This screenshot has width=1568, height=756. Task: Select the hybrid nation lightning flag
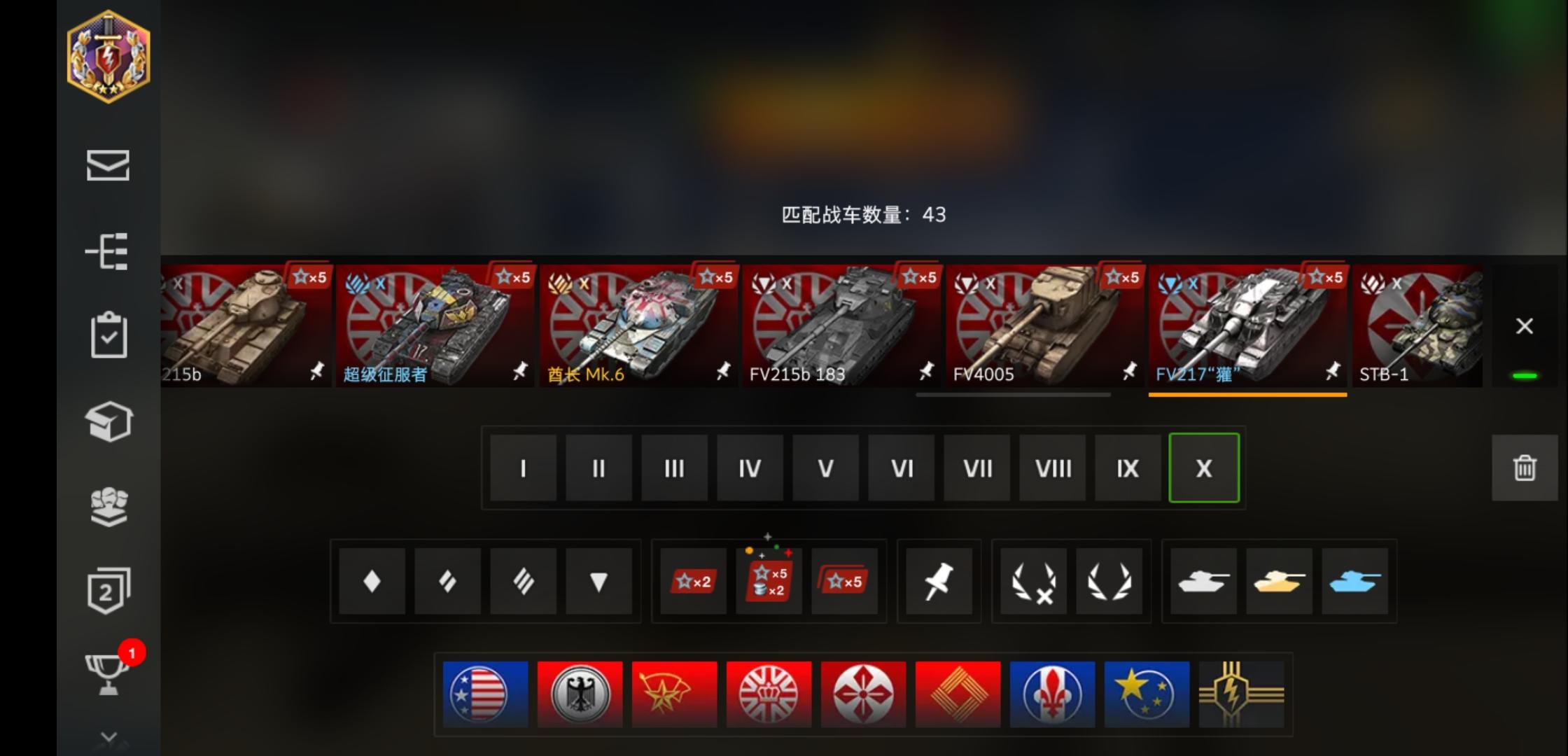point(1241,694)
